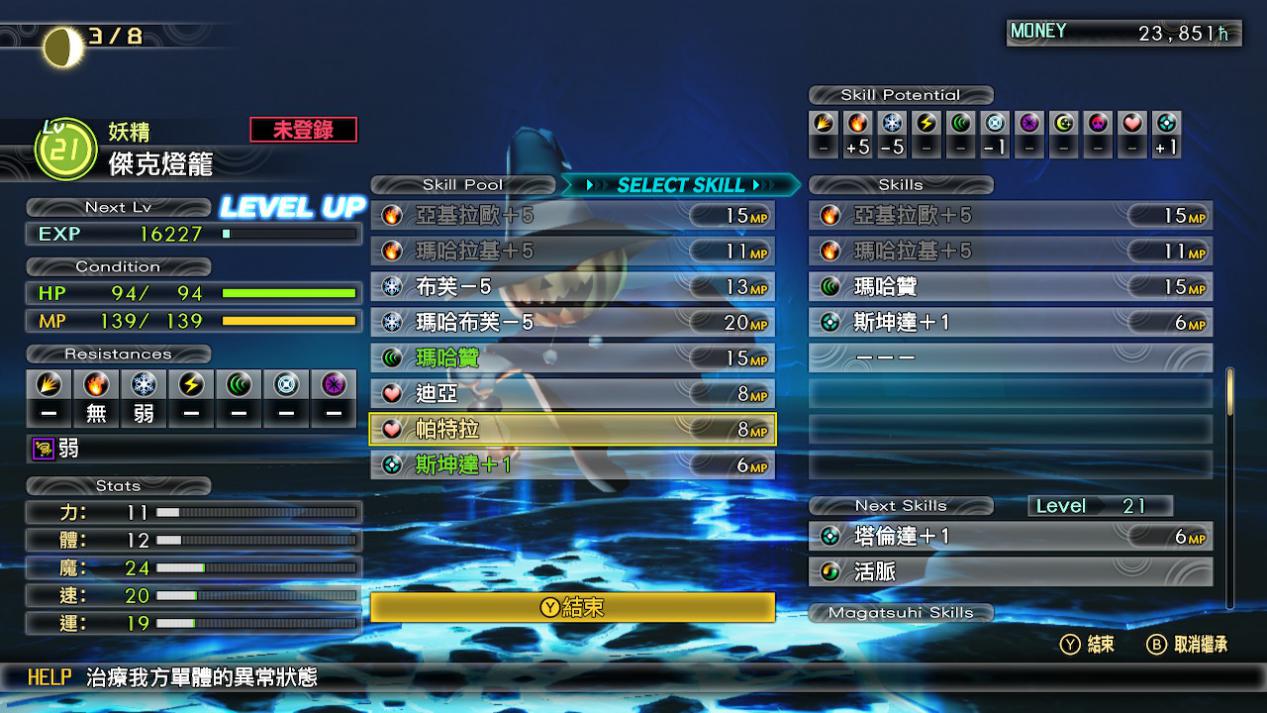1267x713 pixels.
Task: Select the empty "---" skill slot
Action: [x=1010, y=358]
